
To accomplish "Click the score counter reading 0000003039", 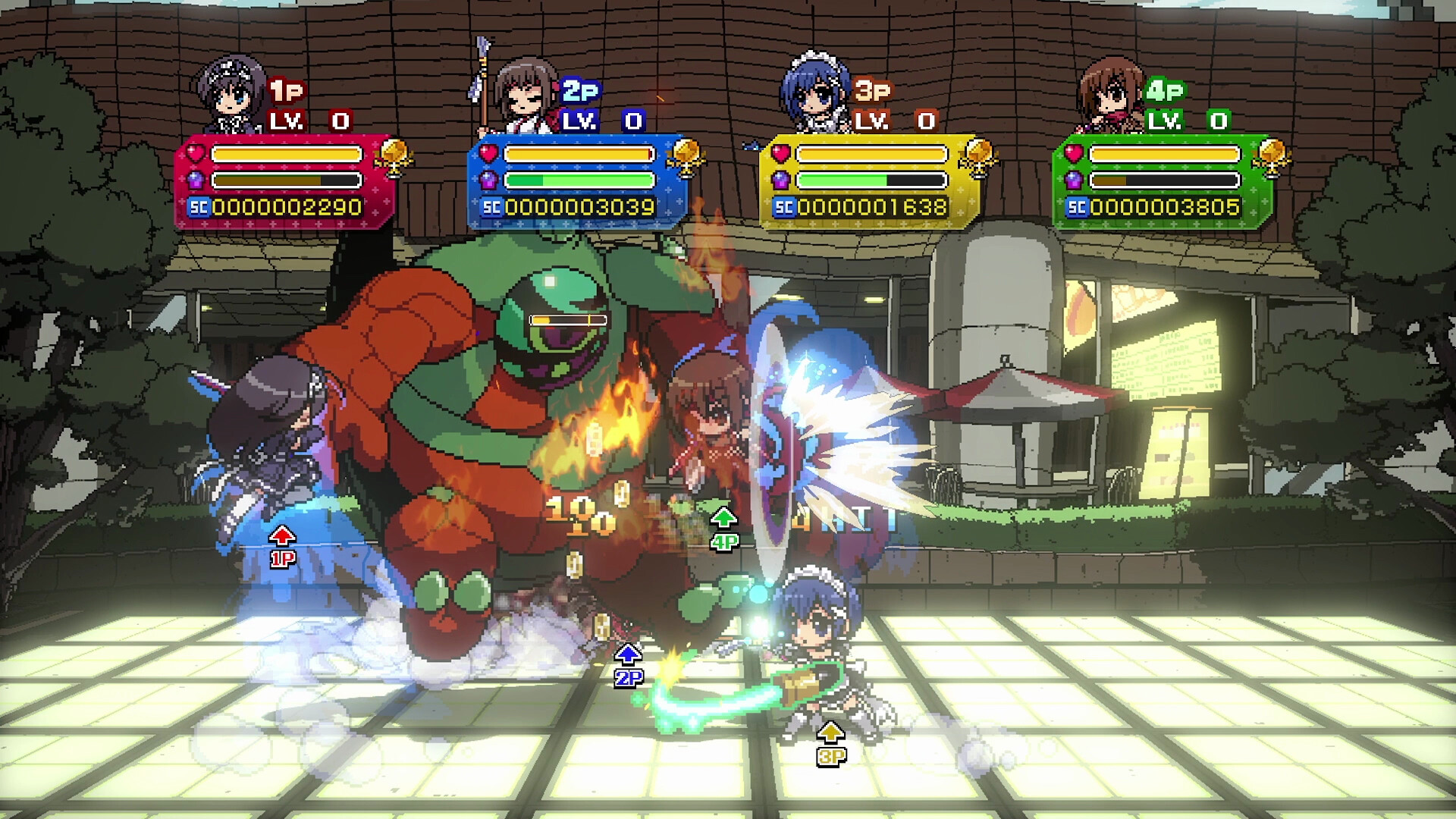I will 580,206.
